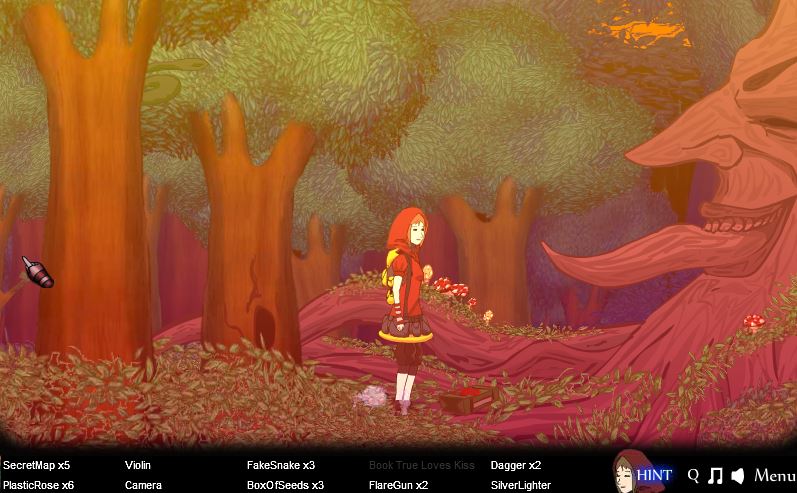797x493 pixels.
Task: Click the HINT button
Action: tap(654, 475)
